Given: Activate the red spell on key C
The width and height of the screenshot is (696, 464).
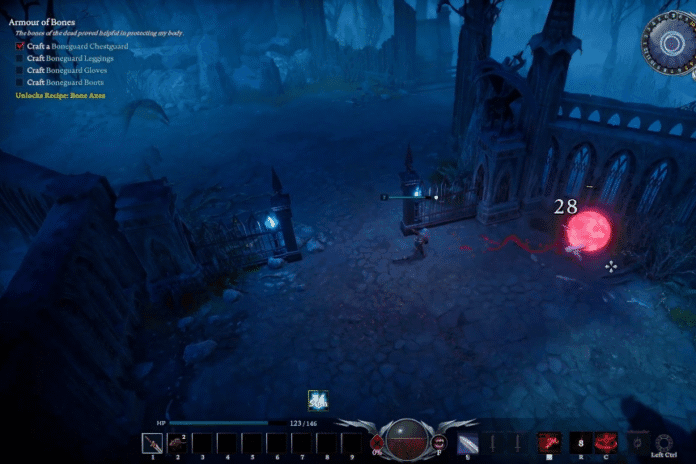Looking at the screenshot, I should [606, 443].
